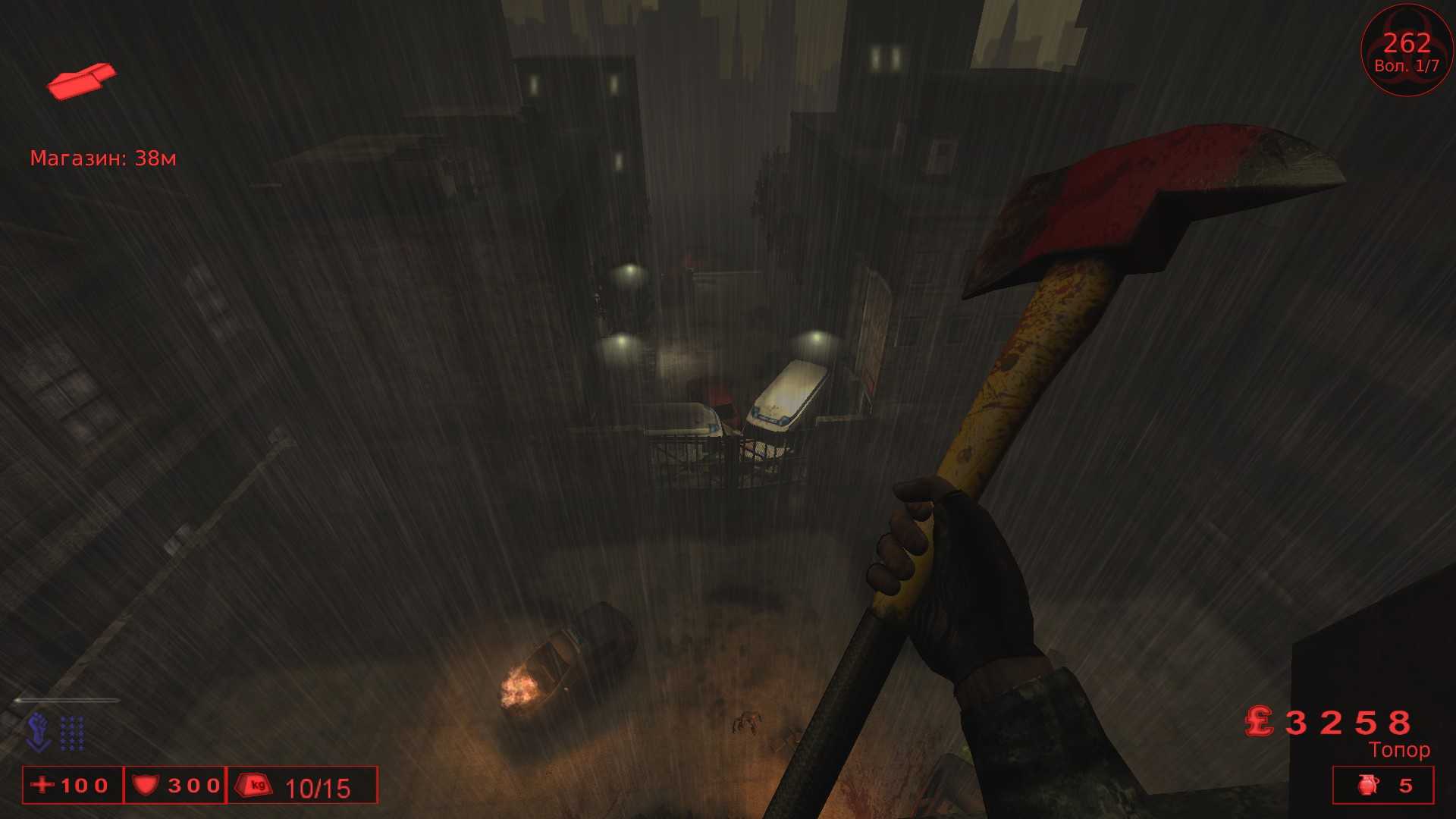Click the red shop marker icon
Screen dimensions: 1456x819
point(82,80)
